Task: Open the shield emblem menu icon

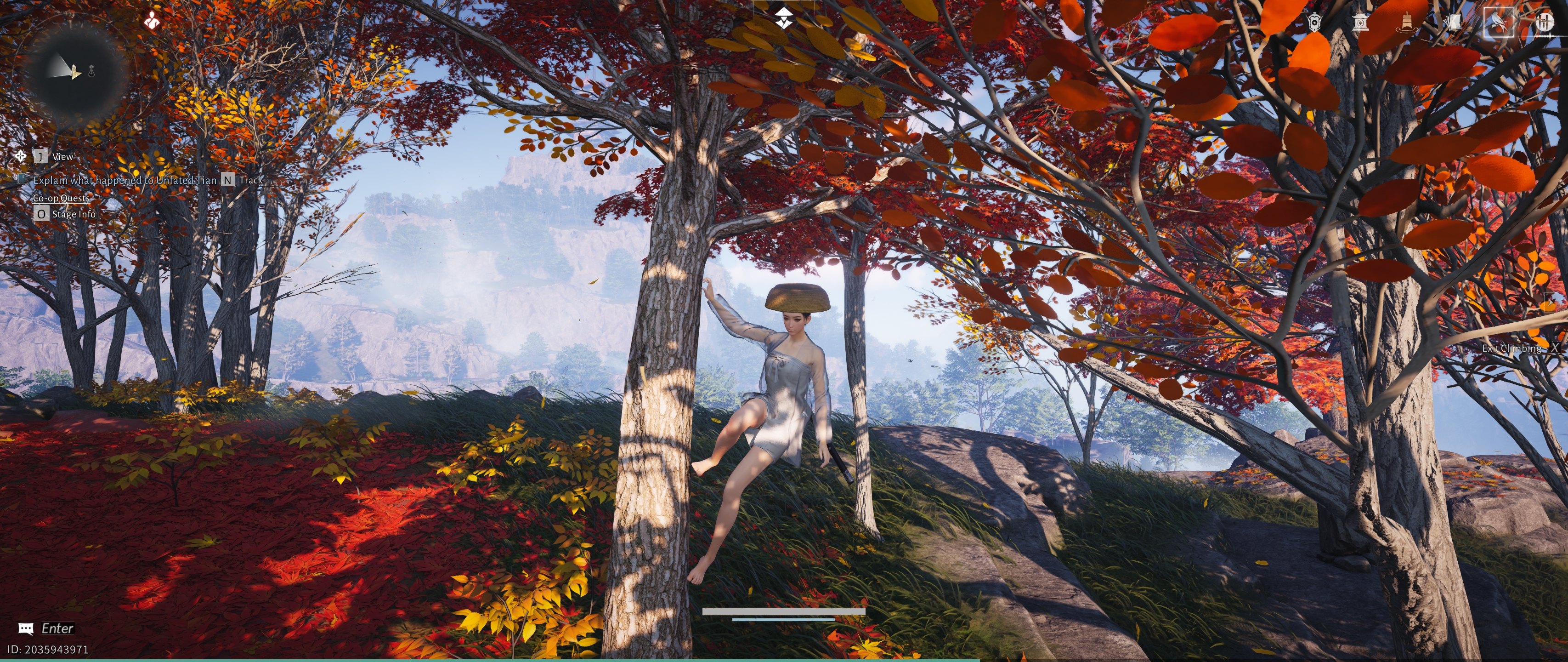Action: point(1314,23)
